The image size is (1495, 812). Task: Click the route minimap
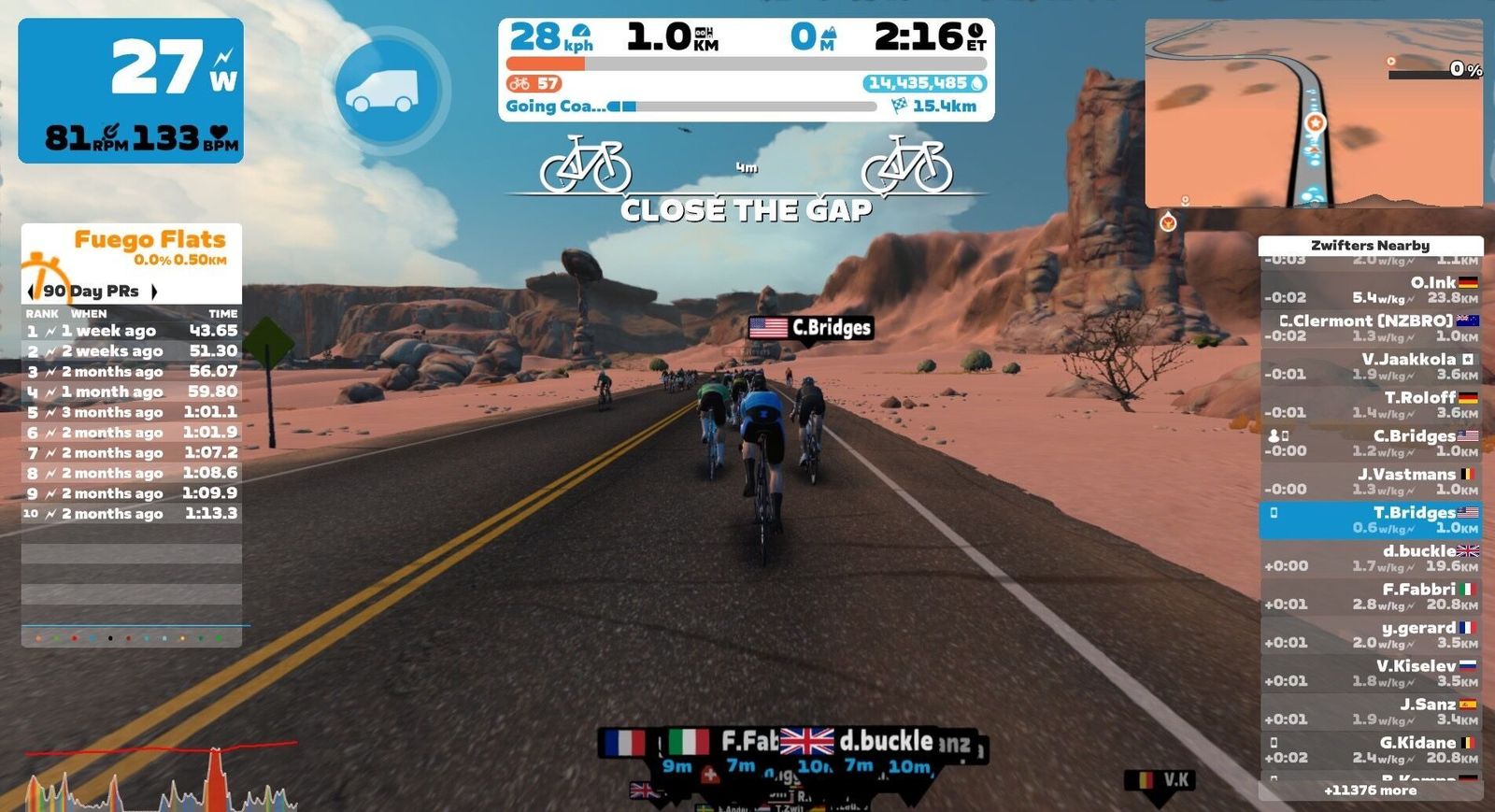[x=1313, y=113]
